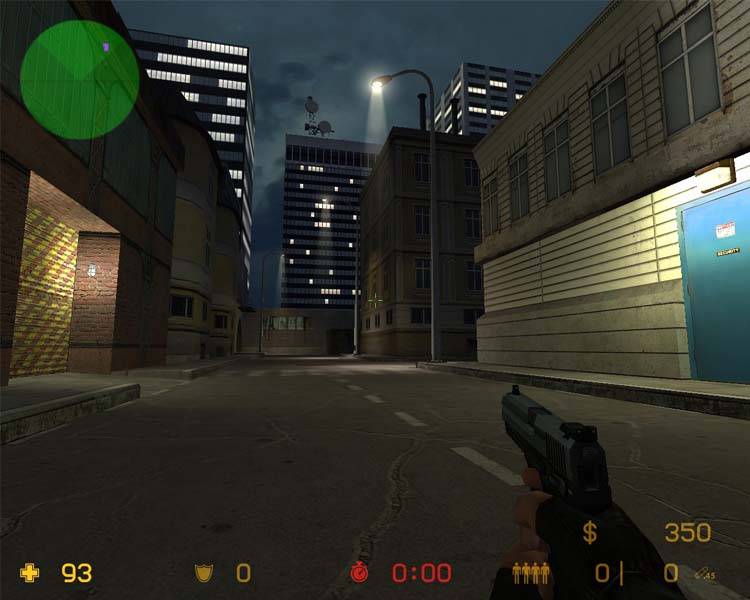
Task: Select the purple marker on the radar
Action: [106, 46]
